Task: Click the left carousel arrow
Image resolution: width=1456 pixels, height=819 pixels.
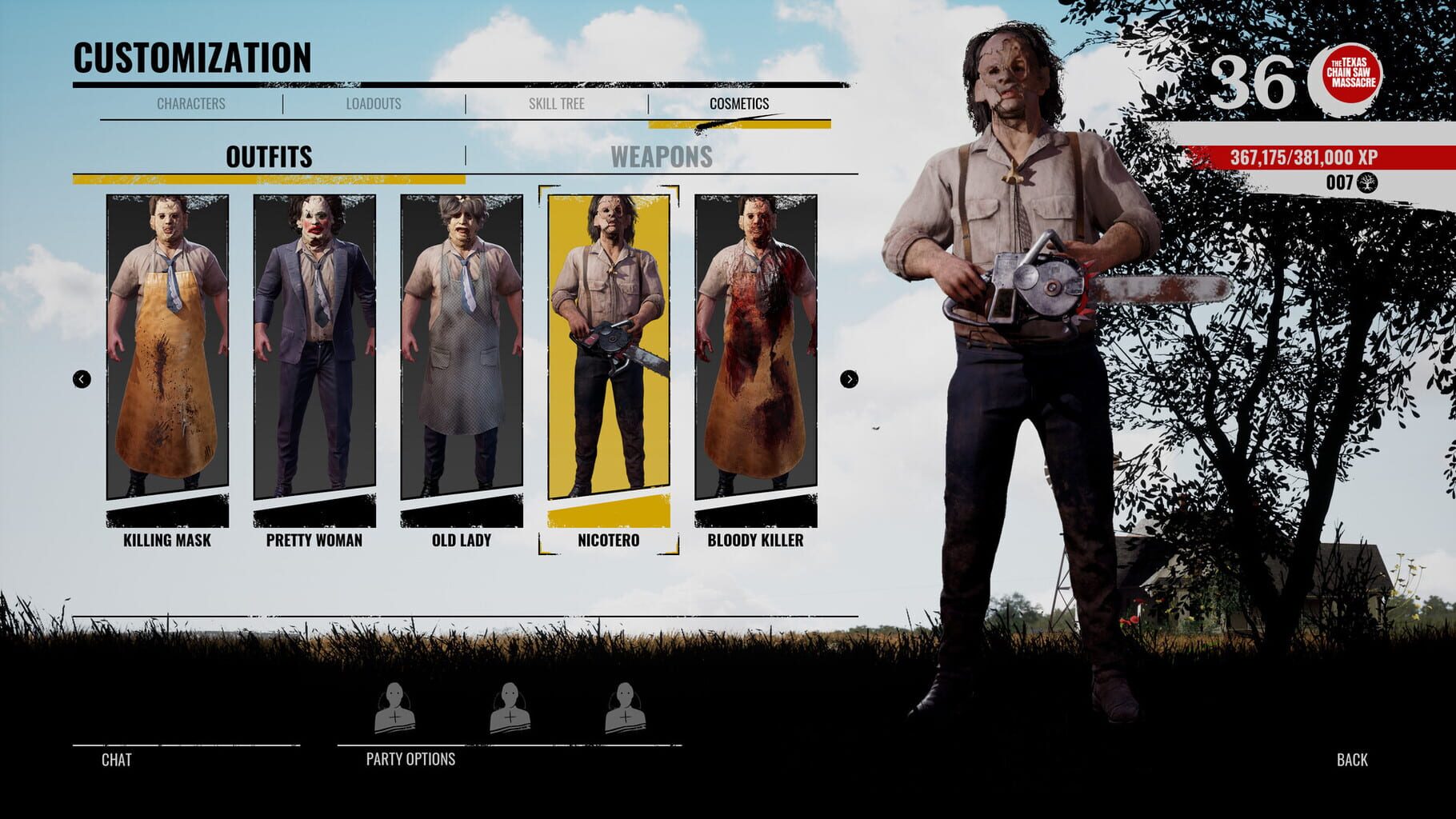Action: (80, 380)
